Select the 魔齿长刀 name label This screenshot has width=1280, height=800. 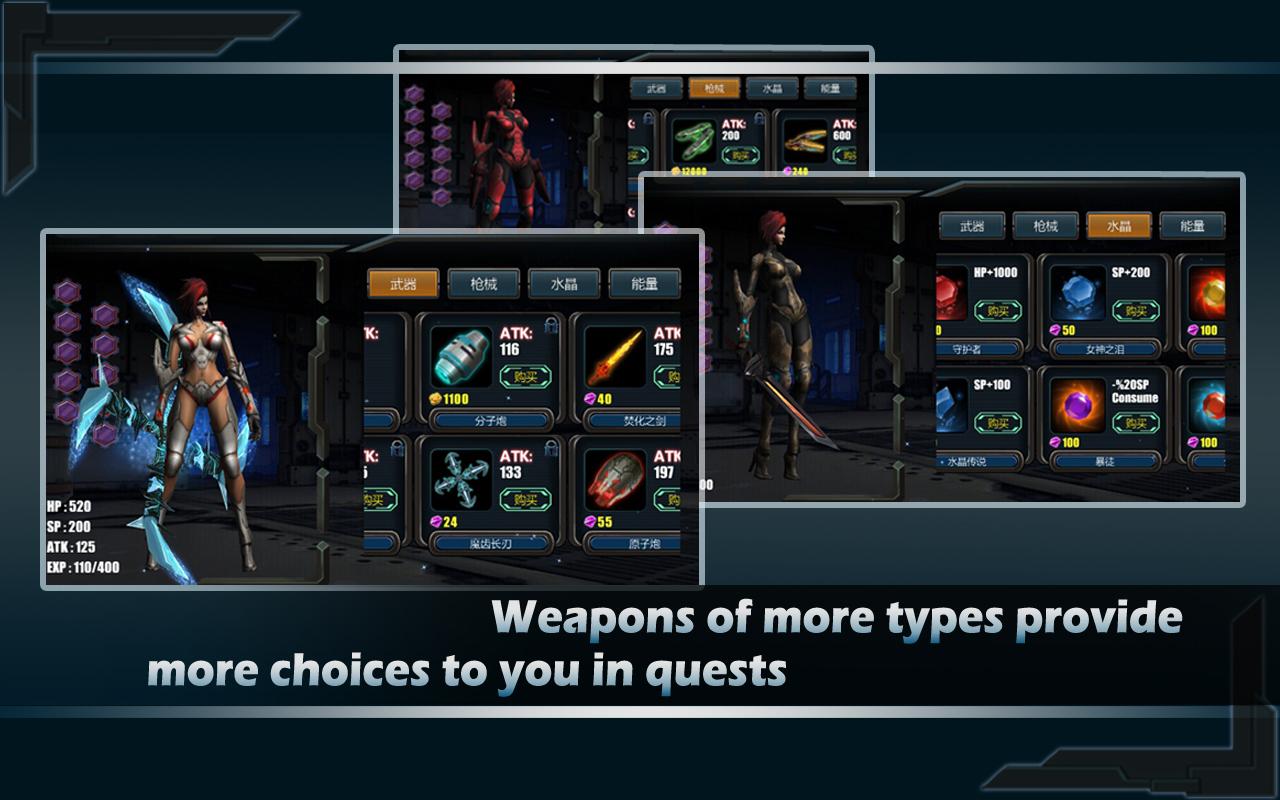click(x=491, y=543)
